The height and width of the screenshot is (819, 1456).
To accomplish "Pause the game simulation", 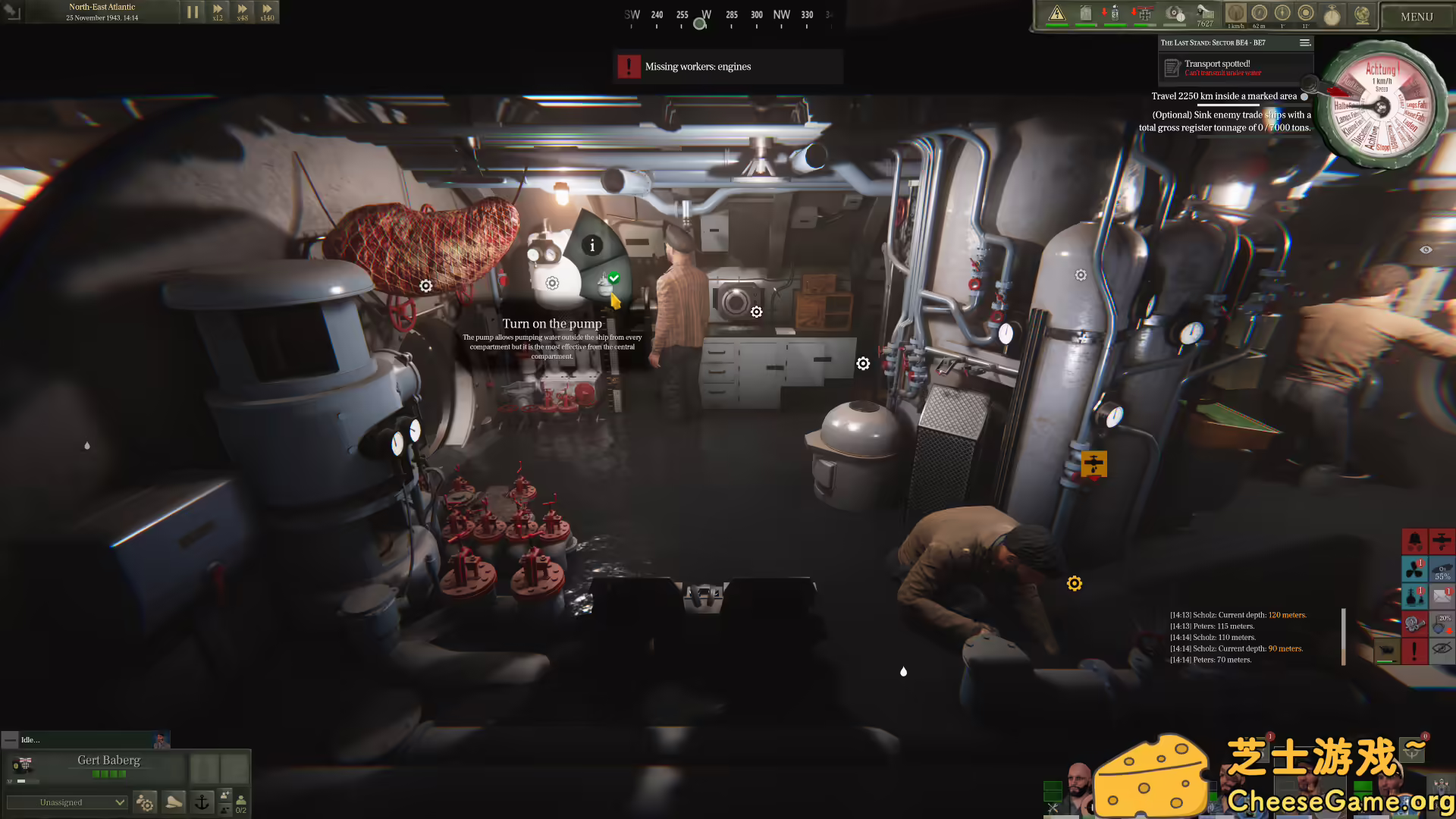I will (x=193, y=11).
